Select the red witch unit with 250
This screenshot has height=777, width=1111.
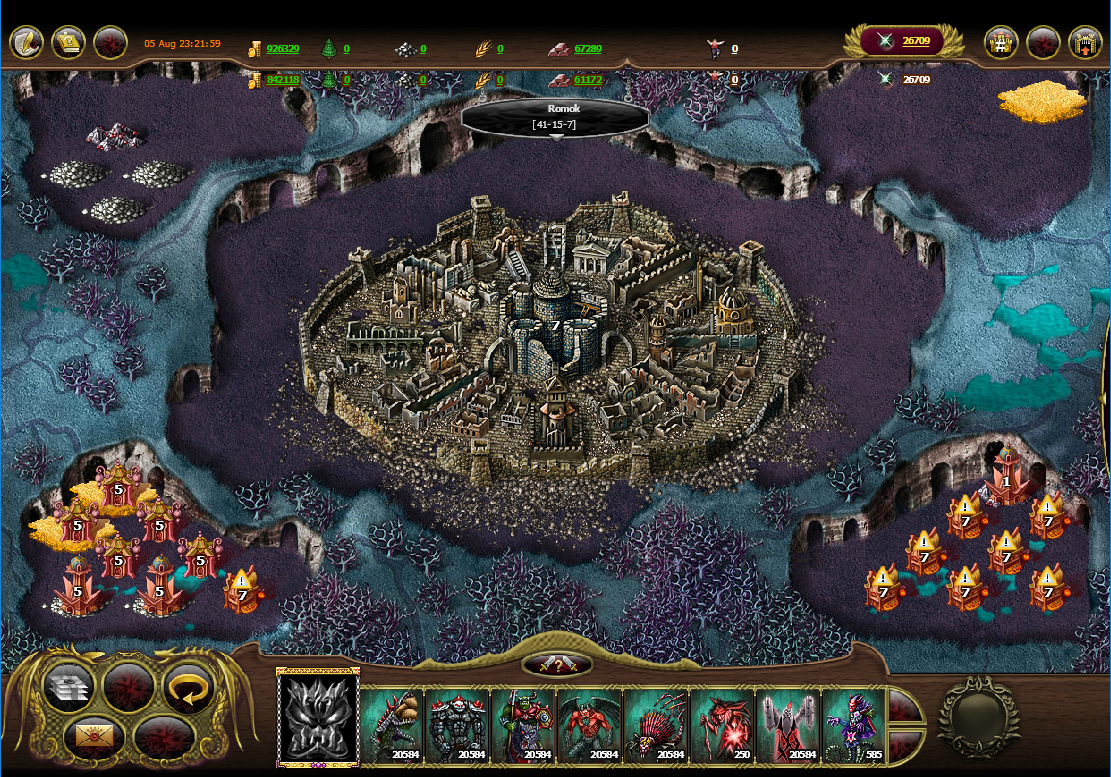pos(721,725)
